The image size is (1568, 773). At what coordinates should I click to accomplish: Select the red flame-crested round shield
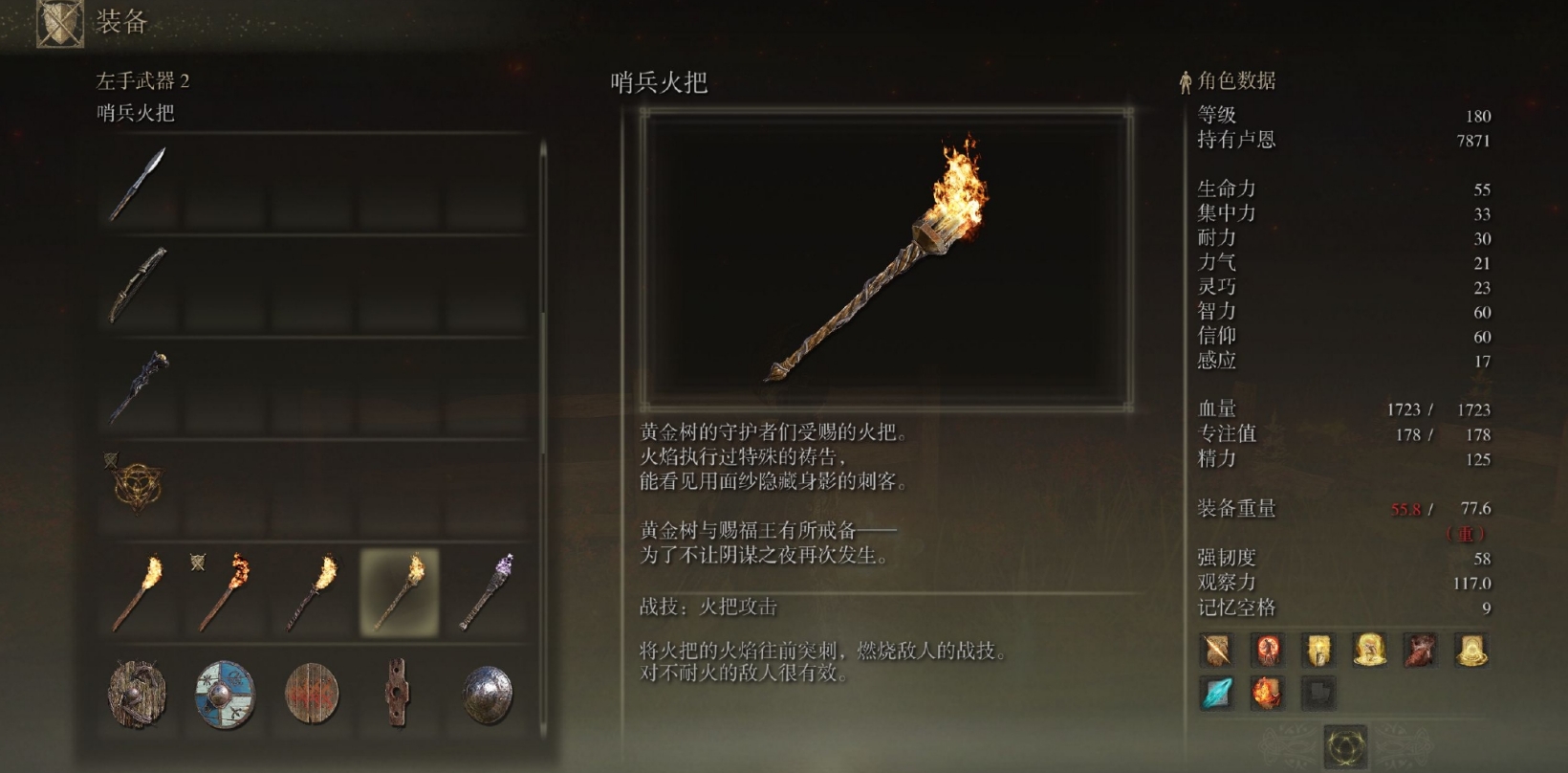coord(314,694)
